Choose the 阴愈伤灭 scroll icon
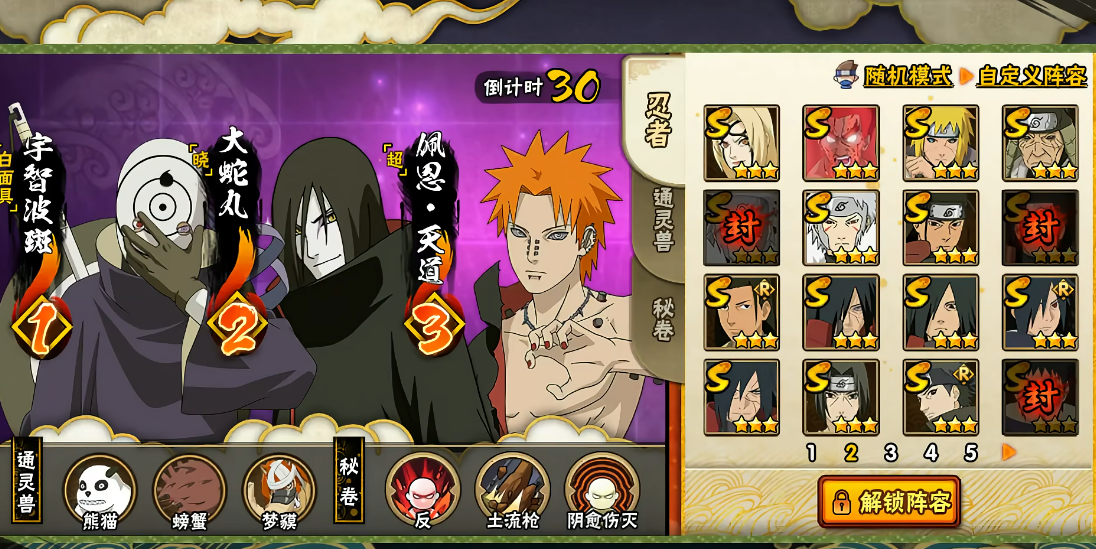 click(x=602, y=491)
